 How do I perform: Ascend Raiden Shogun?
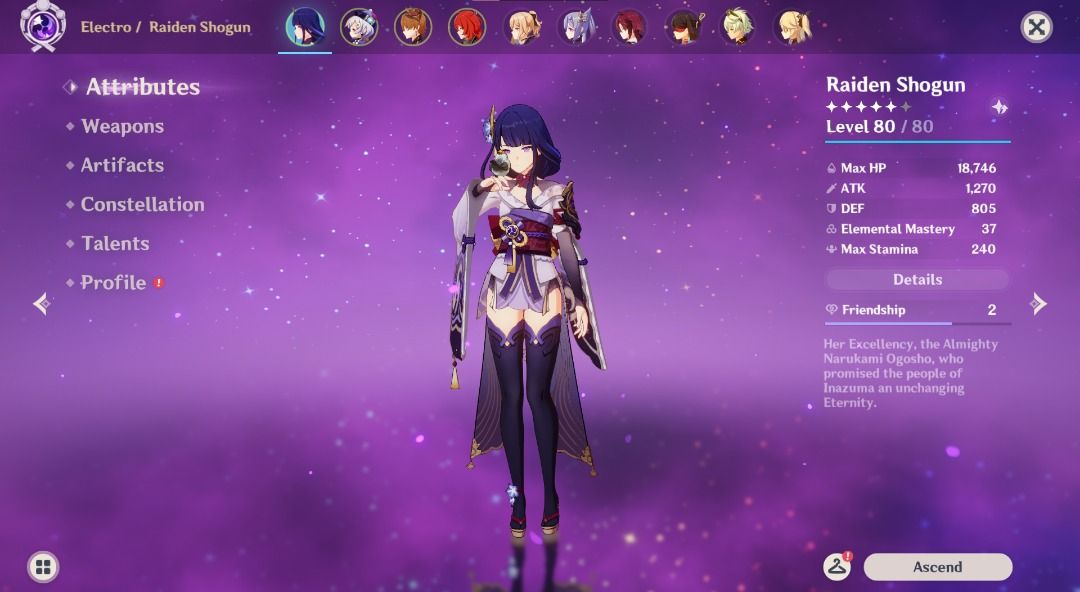tap(937, 567)
